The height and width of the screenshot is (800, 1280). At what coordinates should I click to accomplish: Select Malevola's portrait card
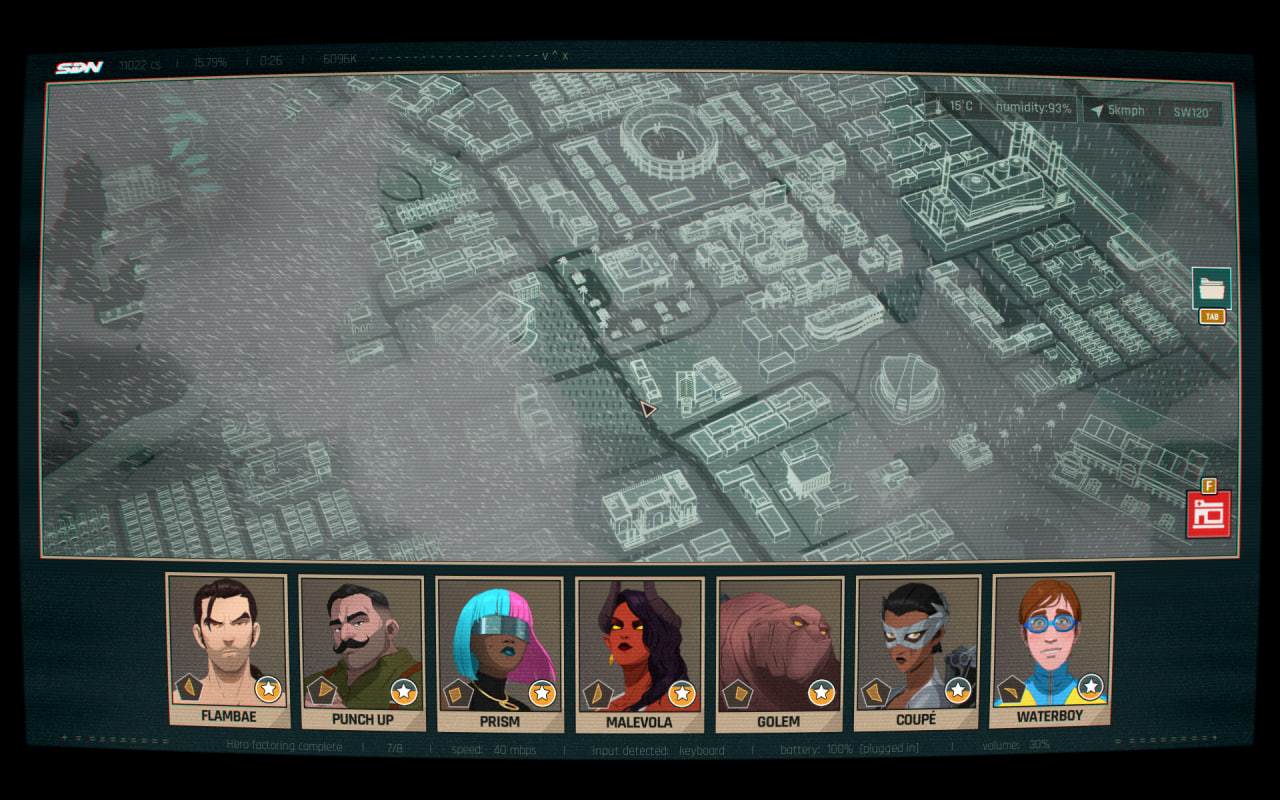point(639,653)
